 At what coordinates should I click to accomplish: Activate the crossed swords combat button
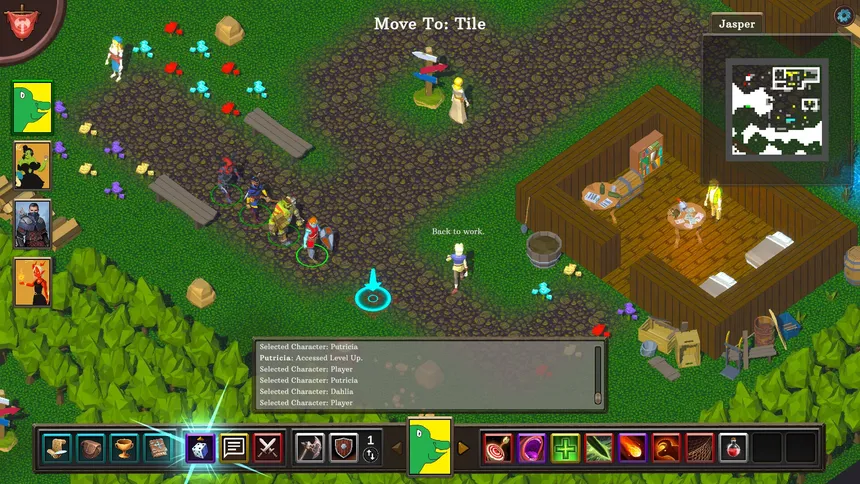(268, 447)
